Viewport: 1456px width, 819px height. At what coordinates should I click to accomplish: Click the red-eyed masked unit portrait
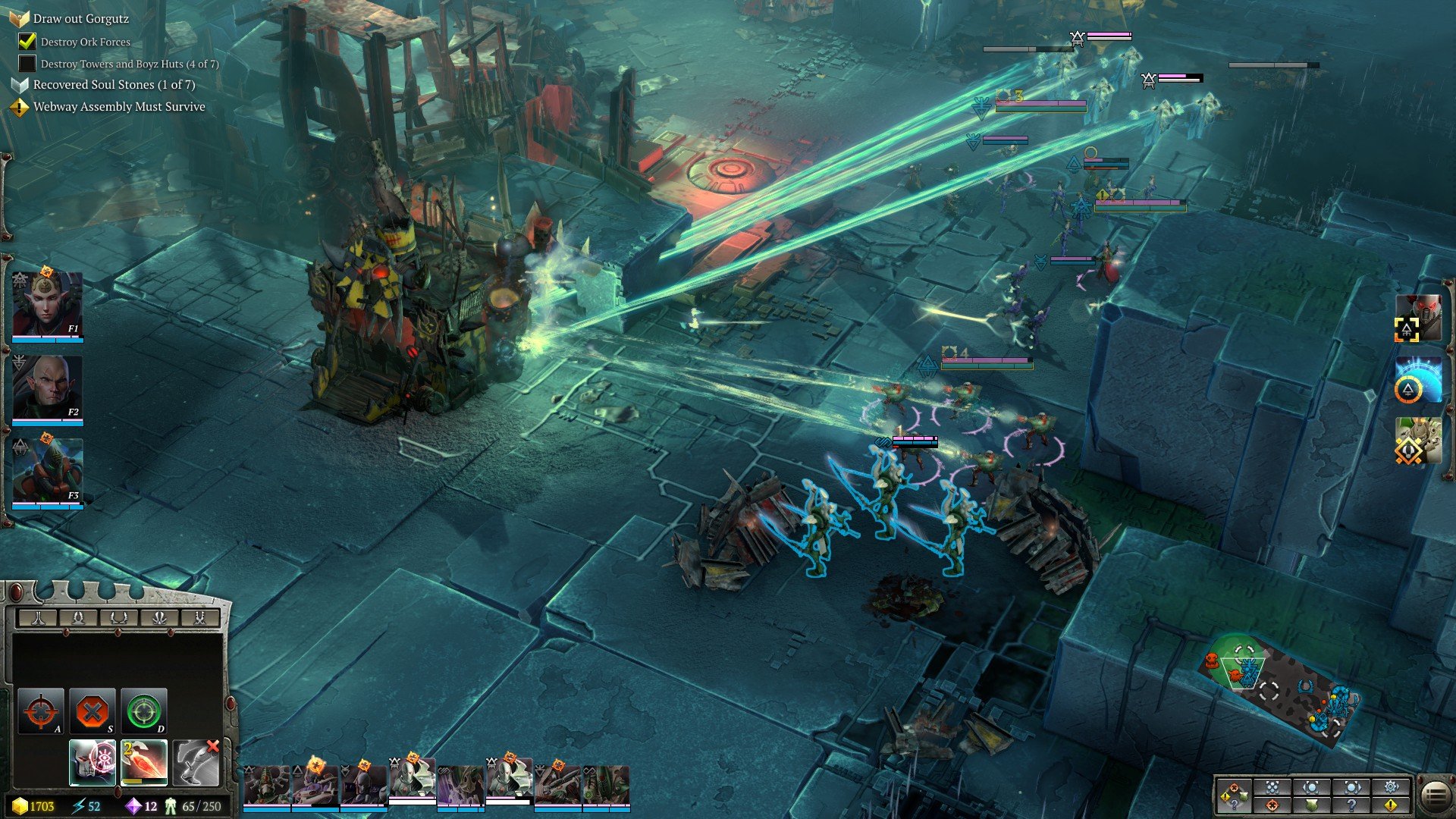(1418, 317)
